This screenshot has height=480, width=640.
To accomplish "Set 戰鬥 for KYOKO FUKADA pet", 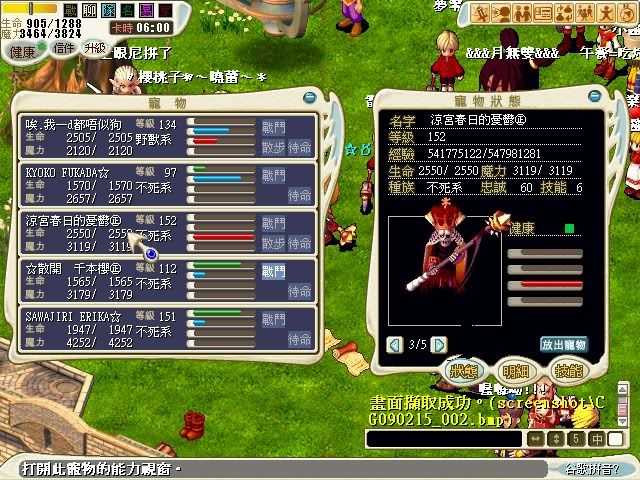I will tap(273, 175).
